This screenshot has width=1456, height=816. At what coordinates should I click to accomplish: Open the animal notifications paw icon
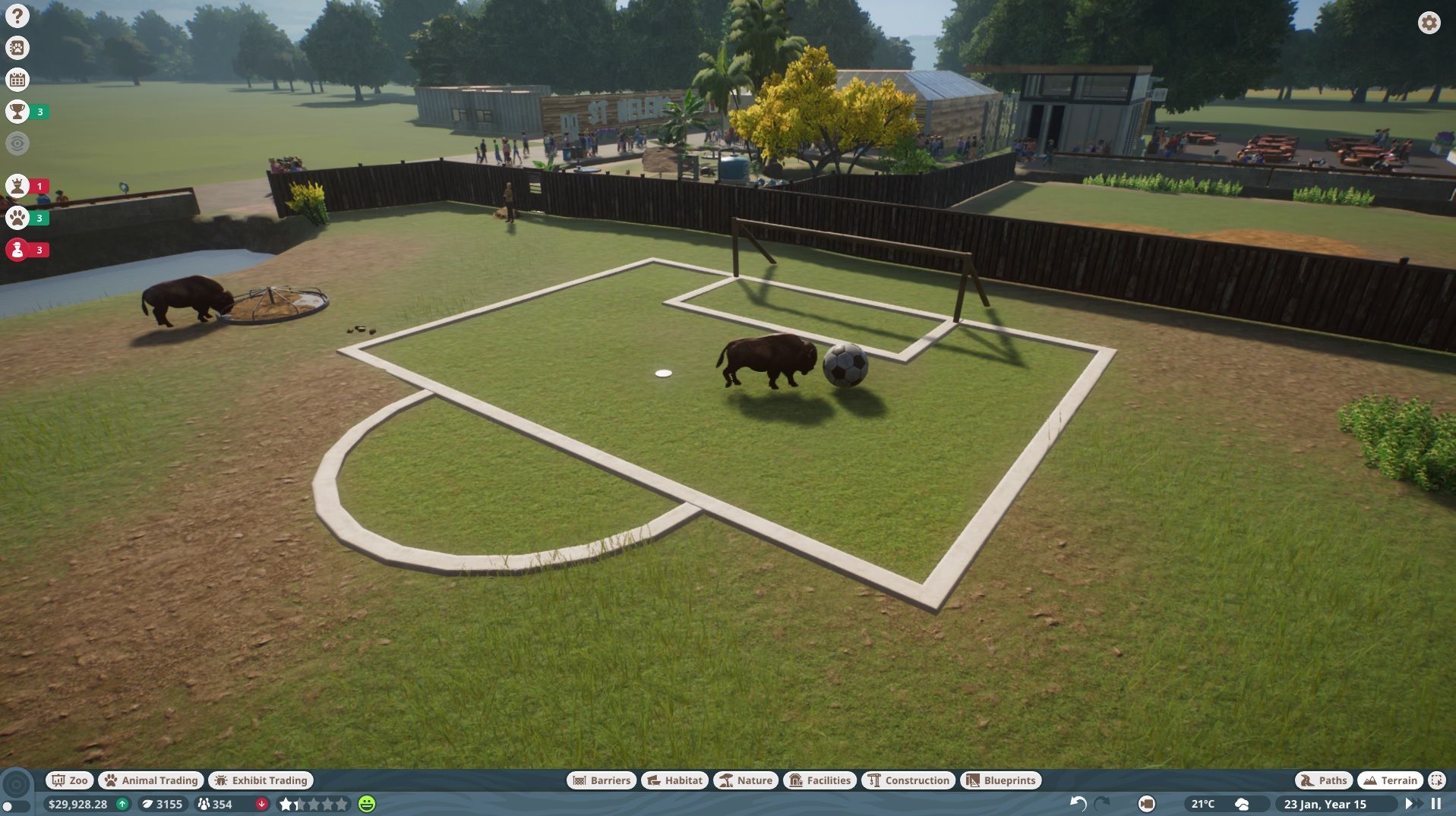coord(17,218)
